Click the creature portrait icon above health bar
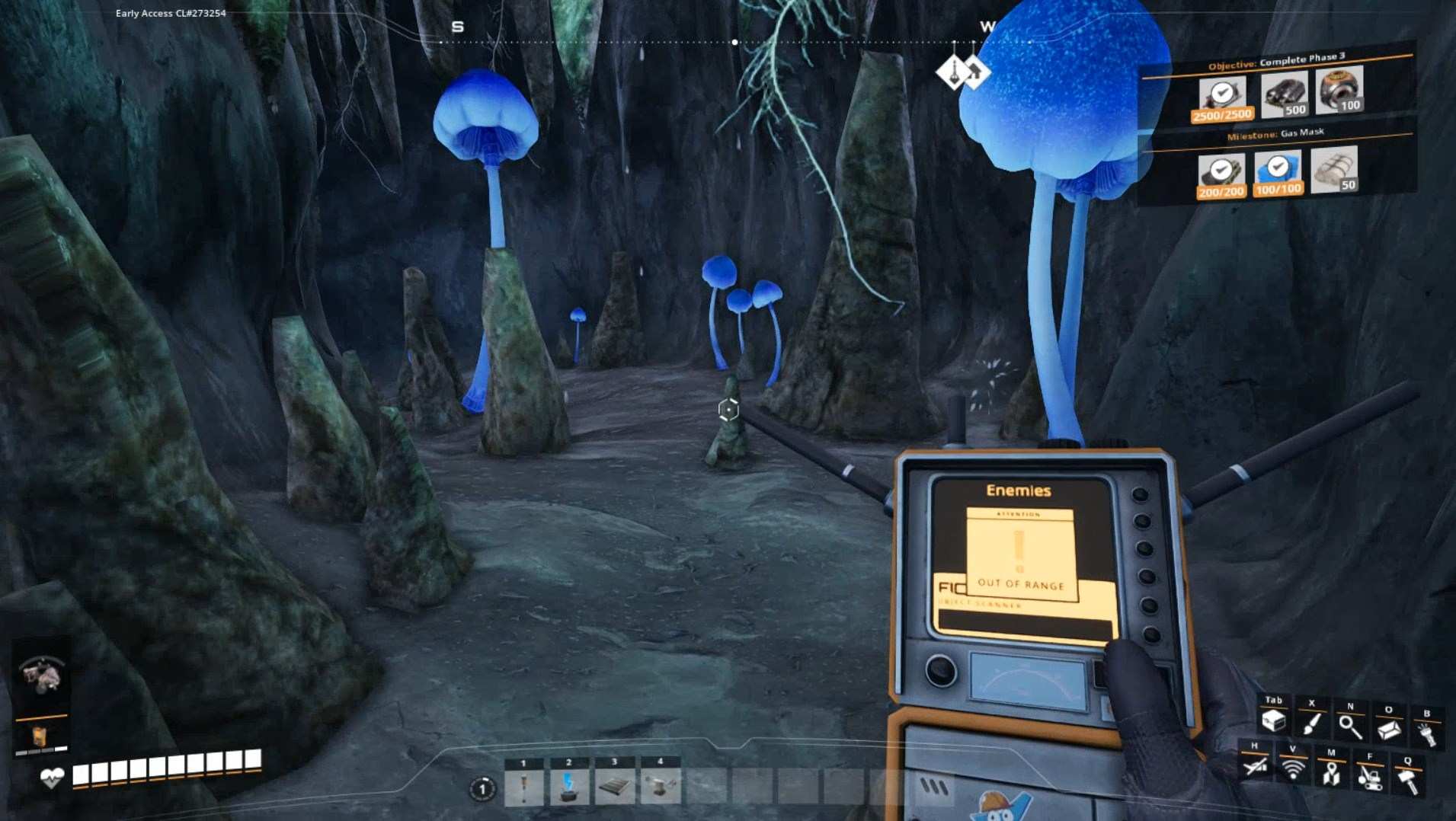The height and width of the screenshot is (821, 1456). (43, 675)
